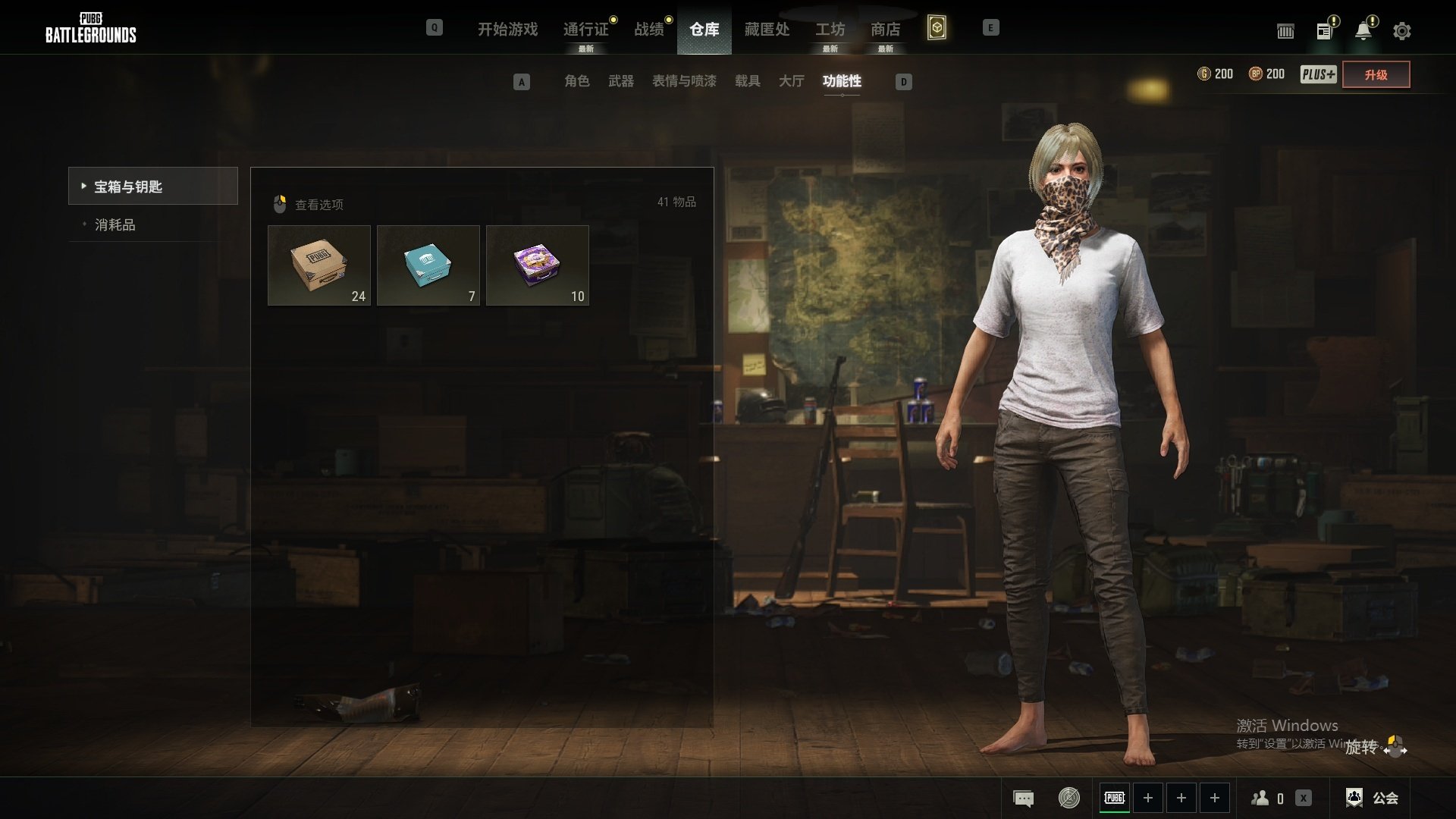Open the 开始游戏 tab
Viewport: 1456px width, 819px height.
(x=507, y=30)
